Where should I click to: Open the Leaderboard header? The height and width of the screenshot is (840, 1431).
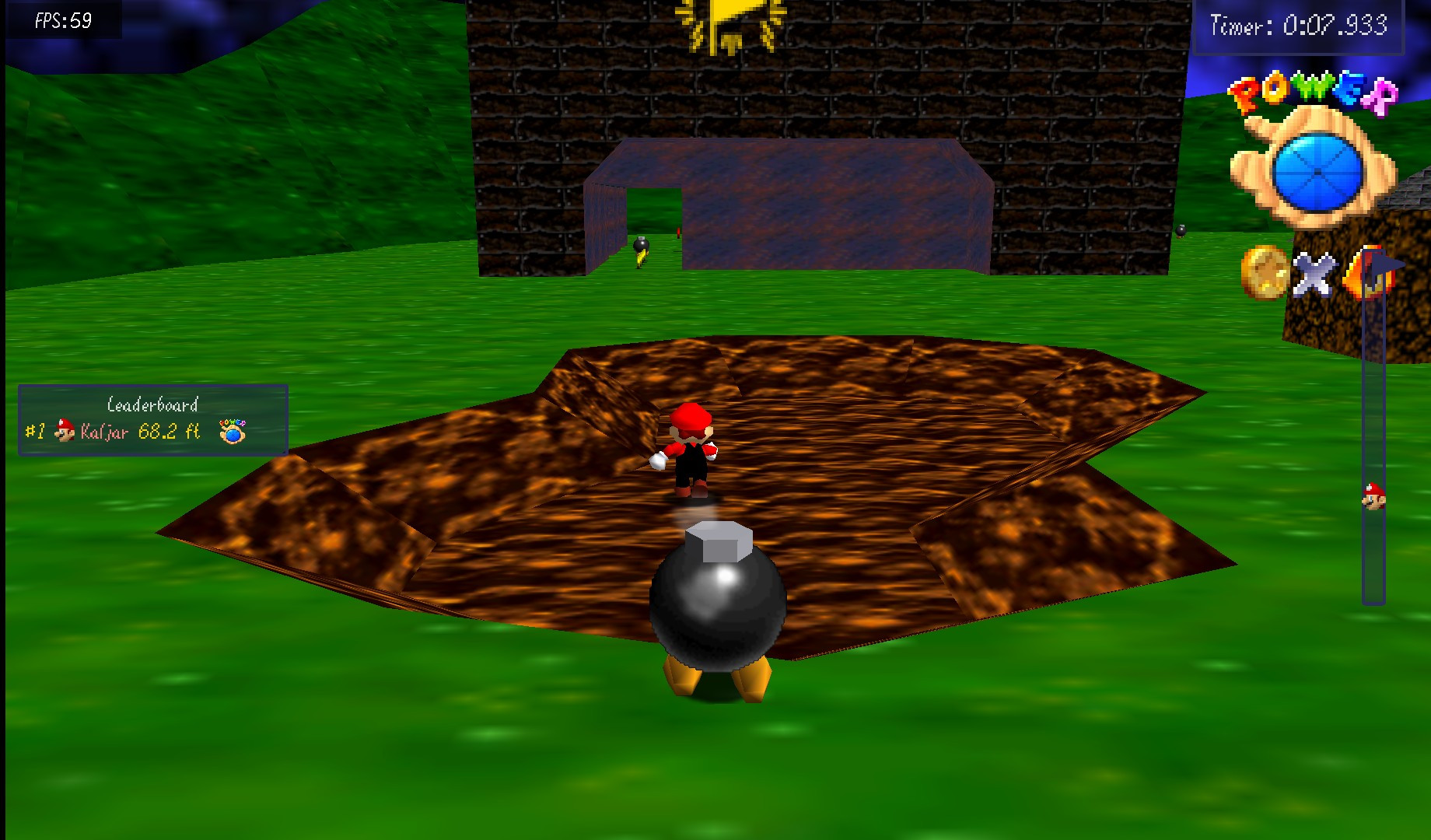[x=152, y=405]
